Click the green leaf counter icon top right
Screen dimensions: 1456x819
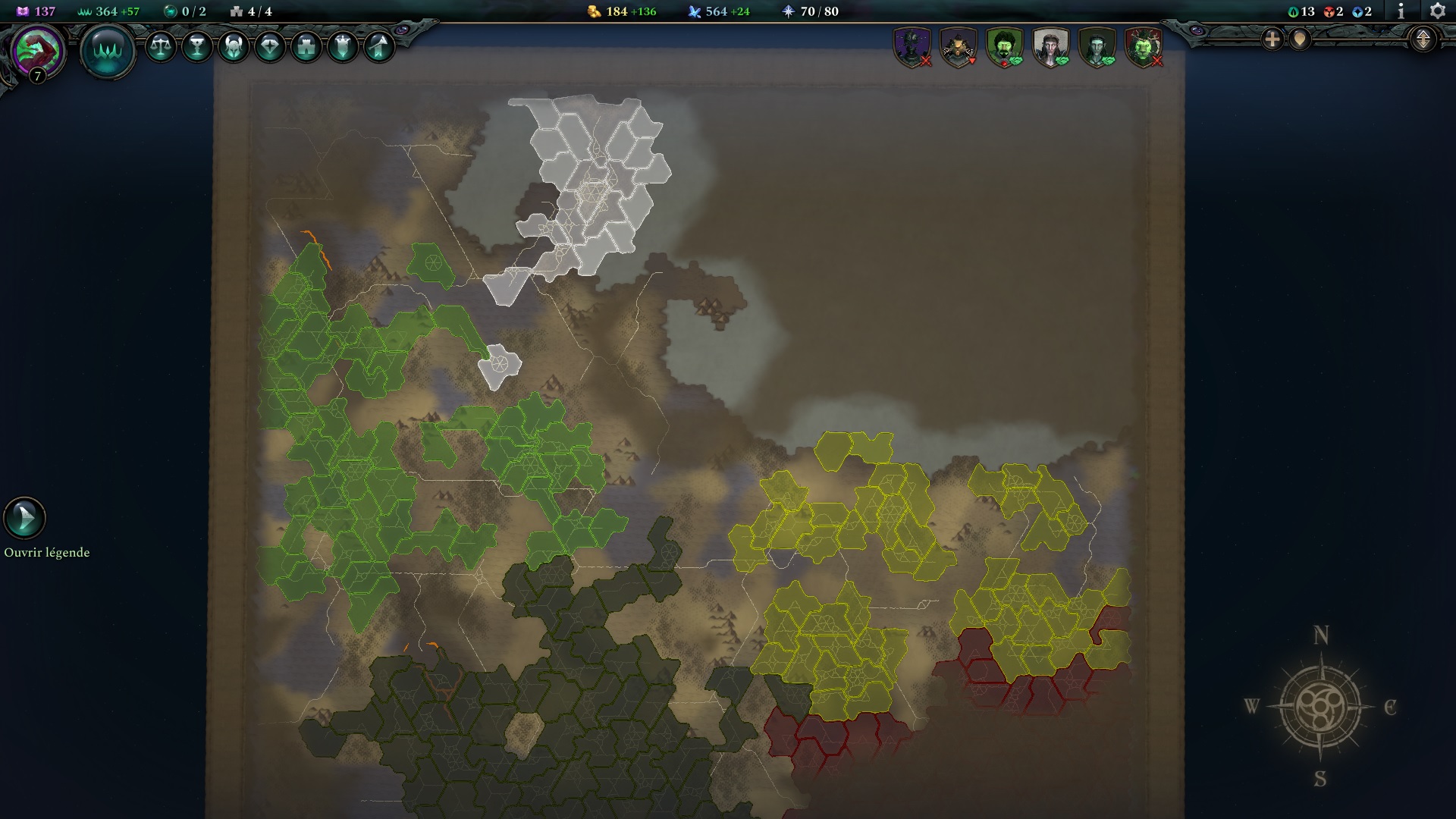[1294, 11]
